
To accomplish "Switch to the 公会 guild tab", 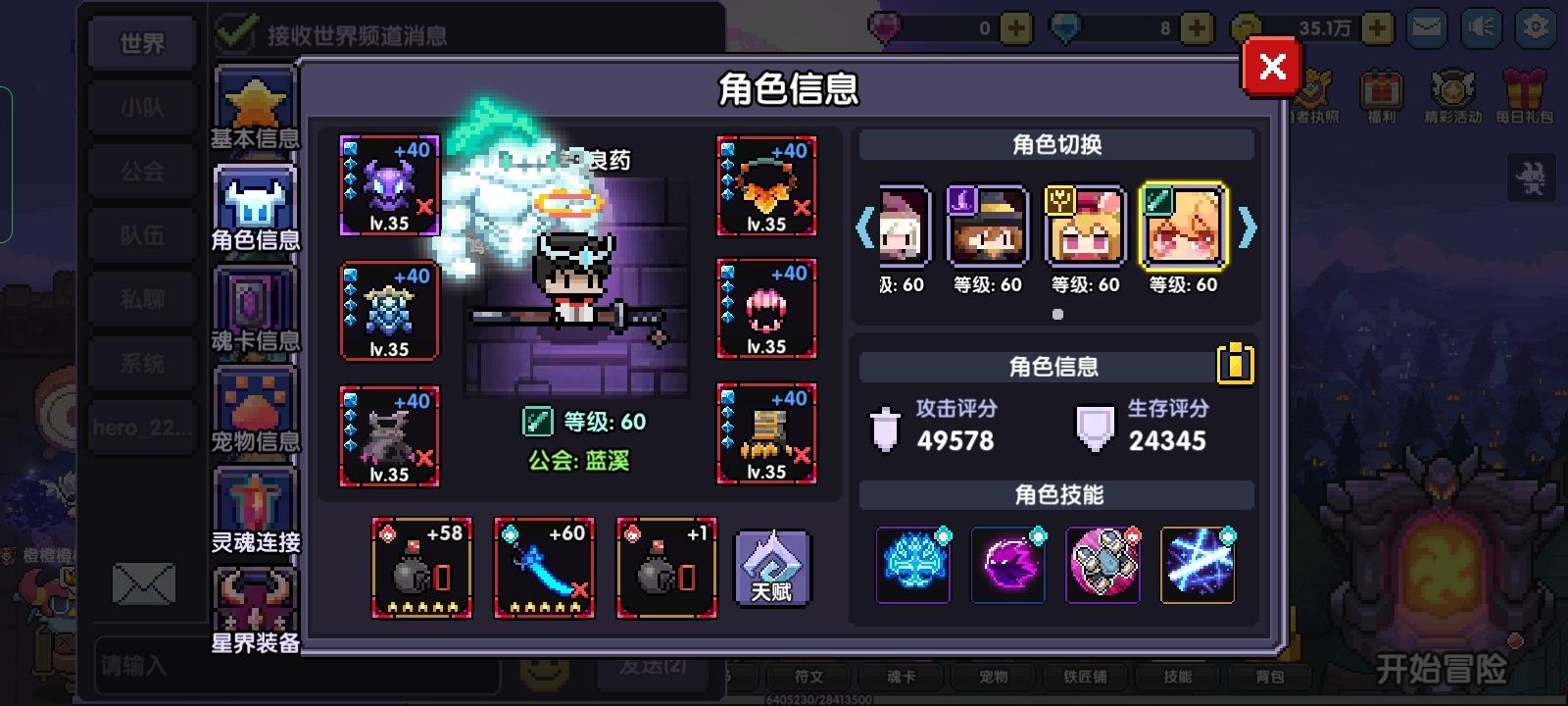I will coord(140,170).
